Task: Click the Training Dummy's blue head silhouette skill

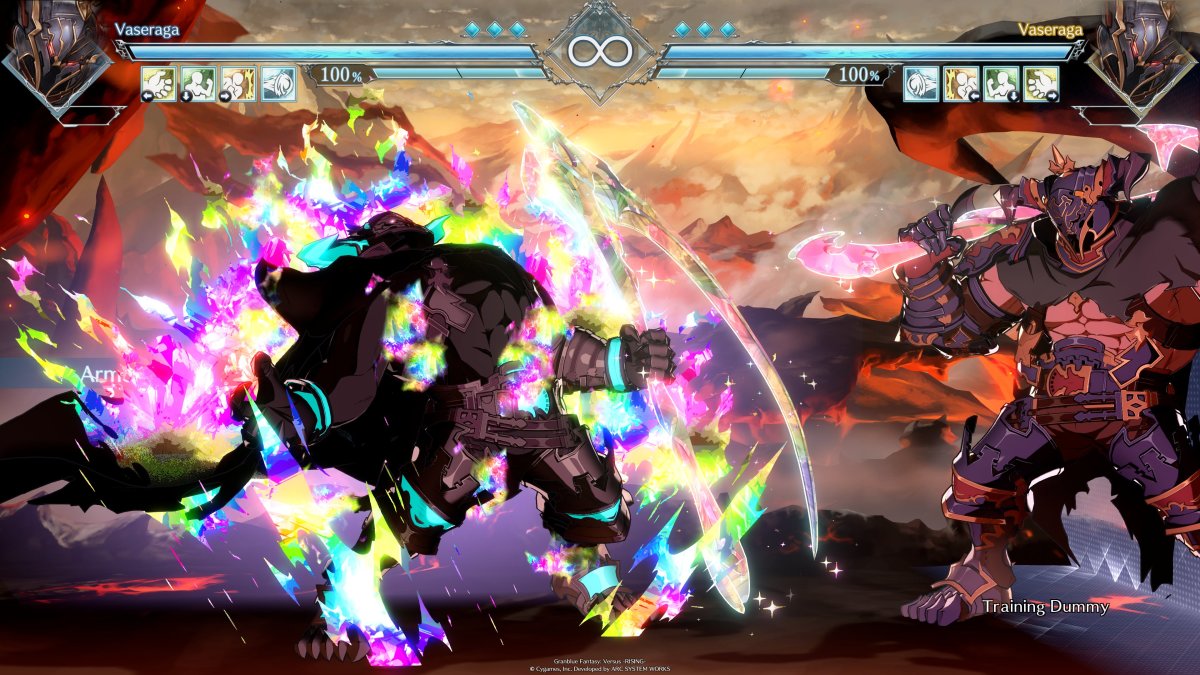Action: pyautogui.click(x=921, y=84)
